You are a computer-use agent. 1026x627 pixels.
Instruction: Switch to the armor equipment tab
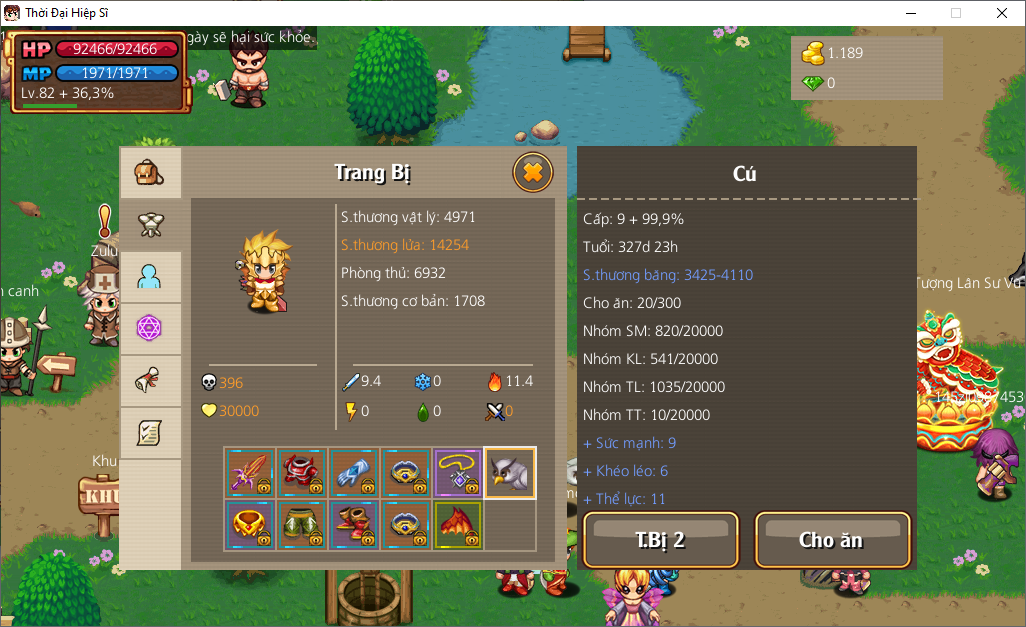(150, 225)
